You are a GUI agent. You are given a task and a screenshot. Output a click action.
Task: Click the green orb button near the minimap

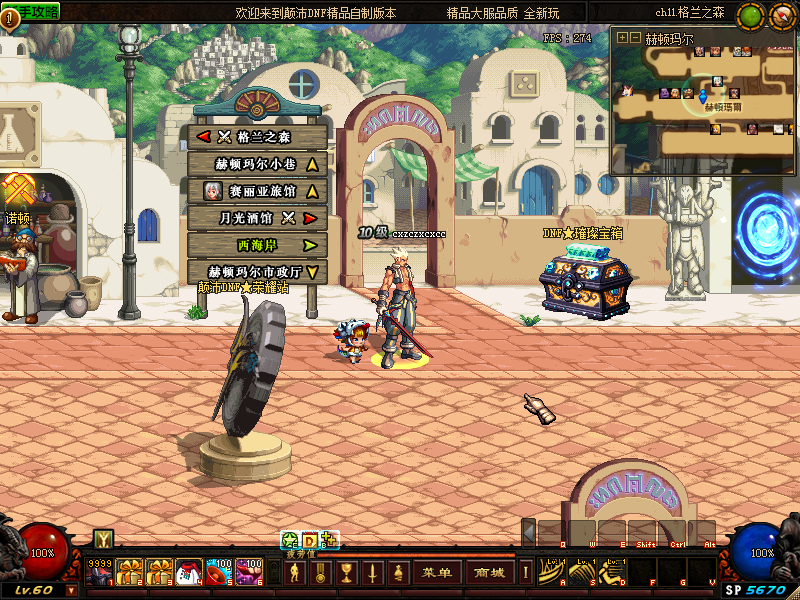(x=750, y=16)
